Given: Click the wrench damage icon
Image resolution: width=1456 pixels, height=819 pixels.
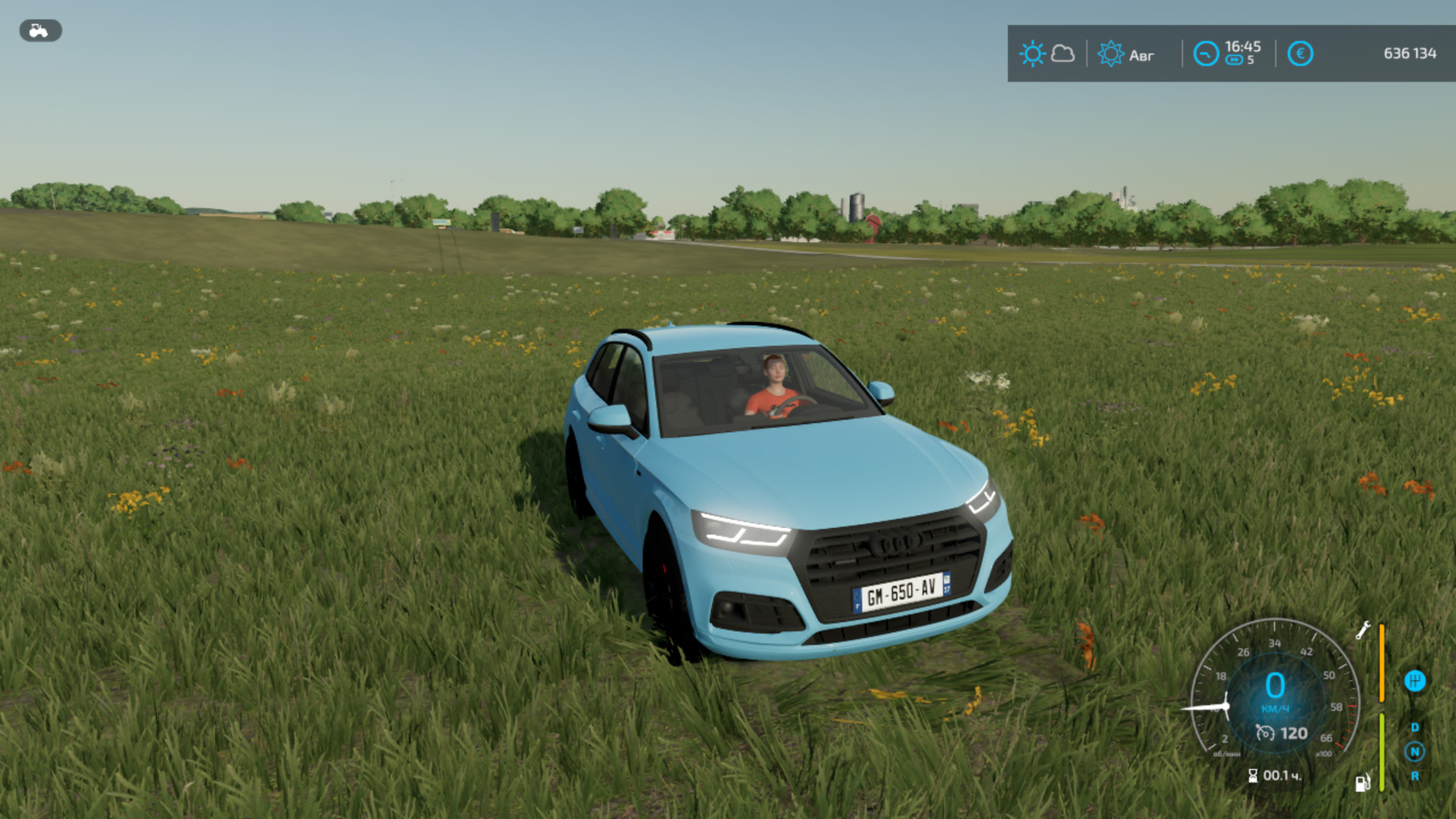Looking at the screenshot, I should pos(1363,630).
